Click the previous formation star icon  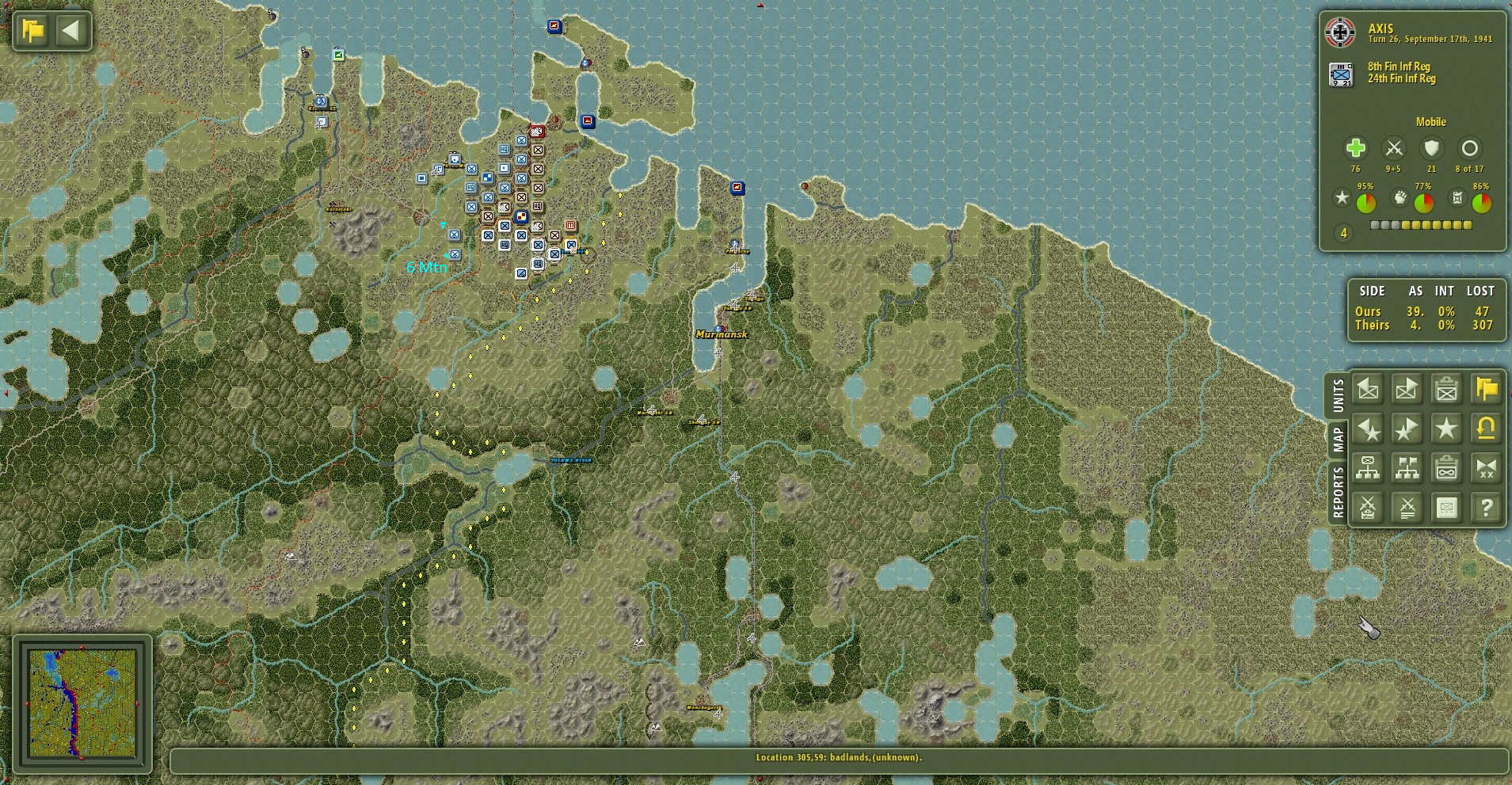[x=1368, y=429]
